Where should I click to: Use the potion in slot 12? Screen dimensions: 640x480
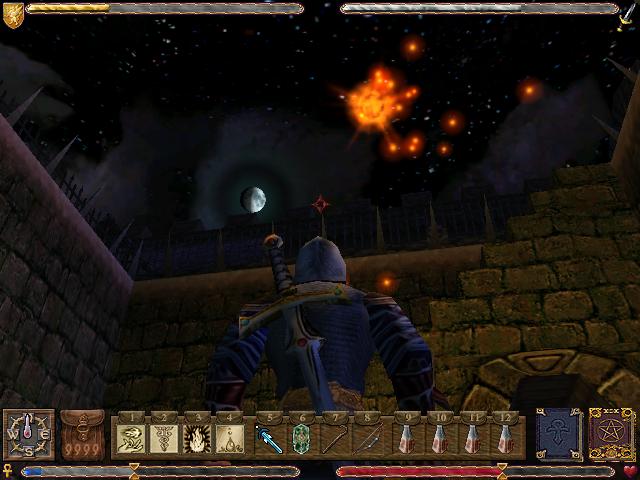(505, 438)
